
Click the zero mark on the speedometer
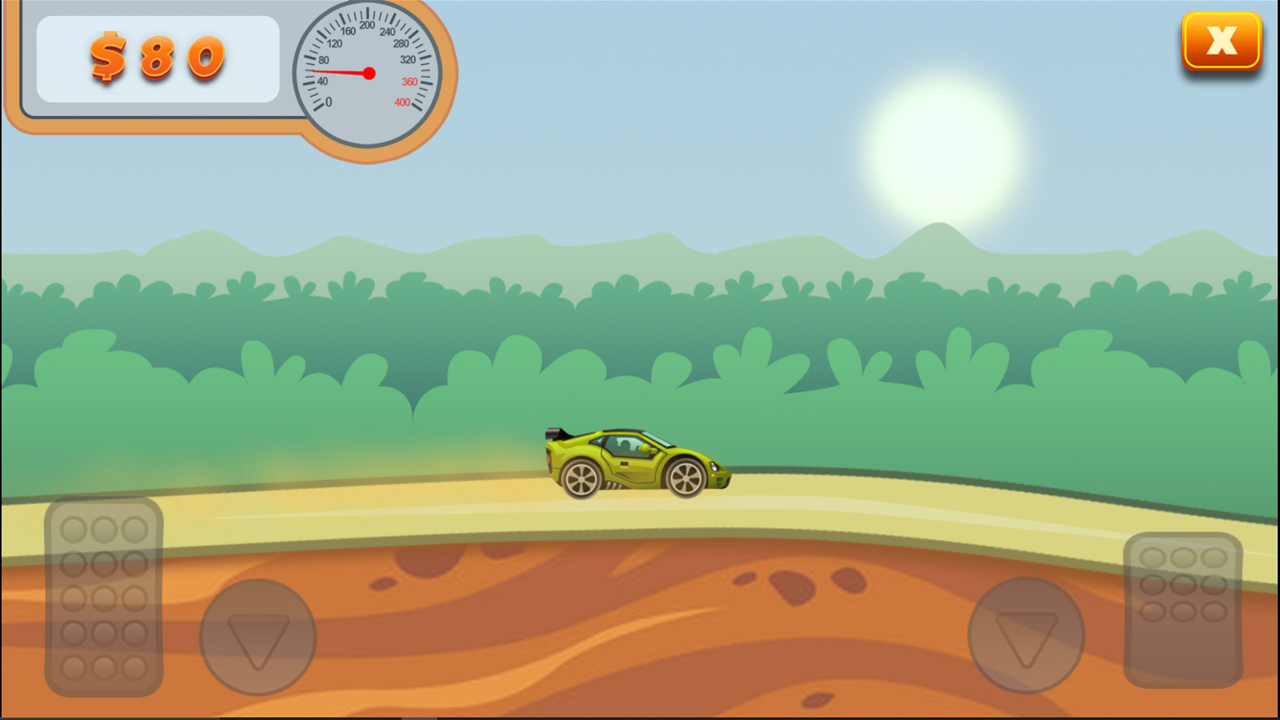click(328, 101)
